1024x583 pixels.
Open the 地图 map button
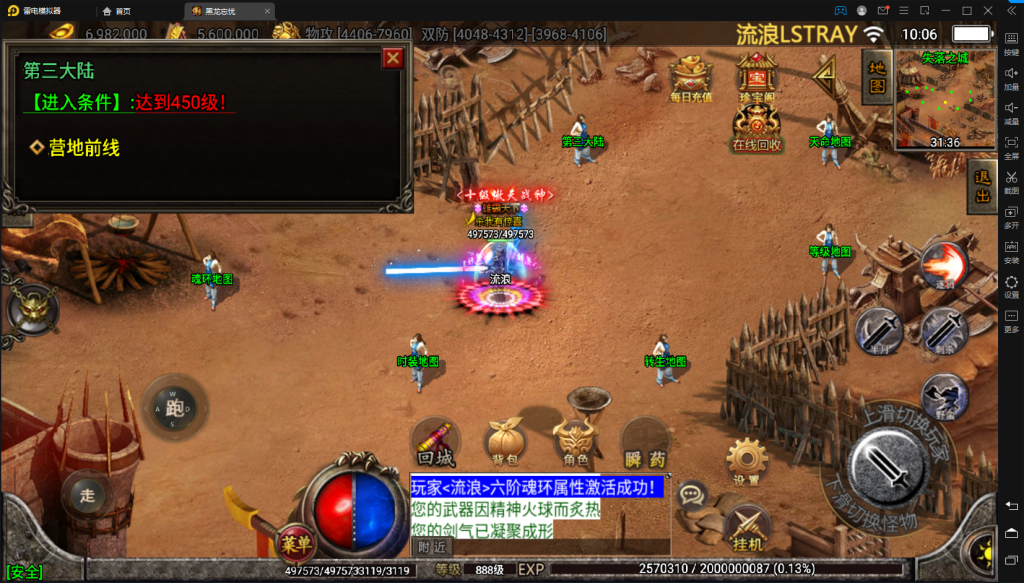pos(876,77)
